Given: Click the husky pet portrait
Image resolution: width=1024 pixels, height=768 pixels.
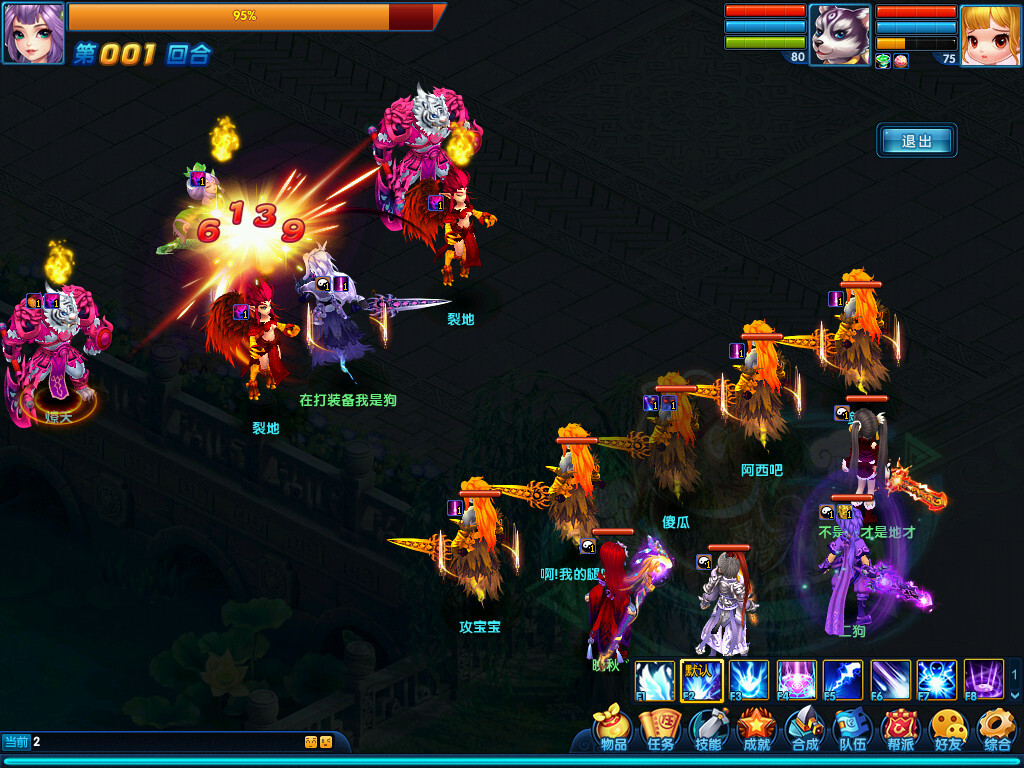Looking at the screenshot, I should click(x=838, y=34).
